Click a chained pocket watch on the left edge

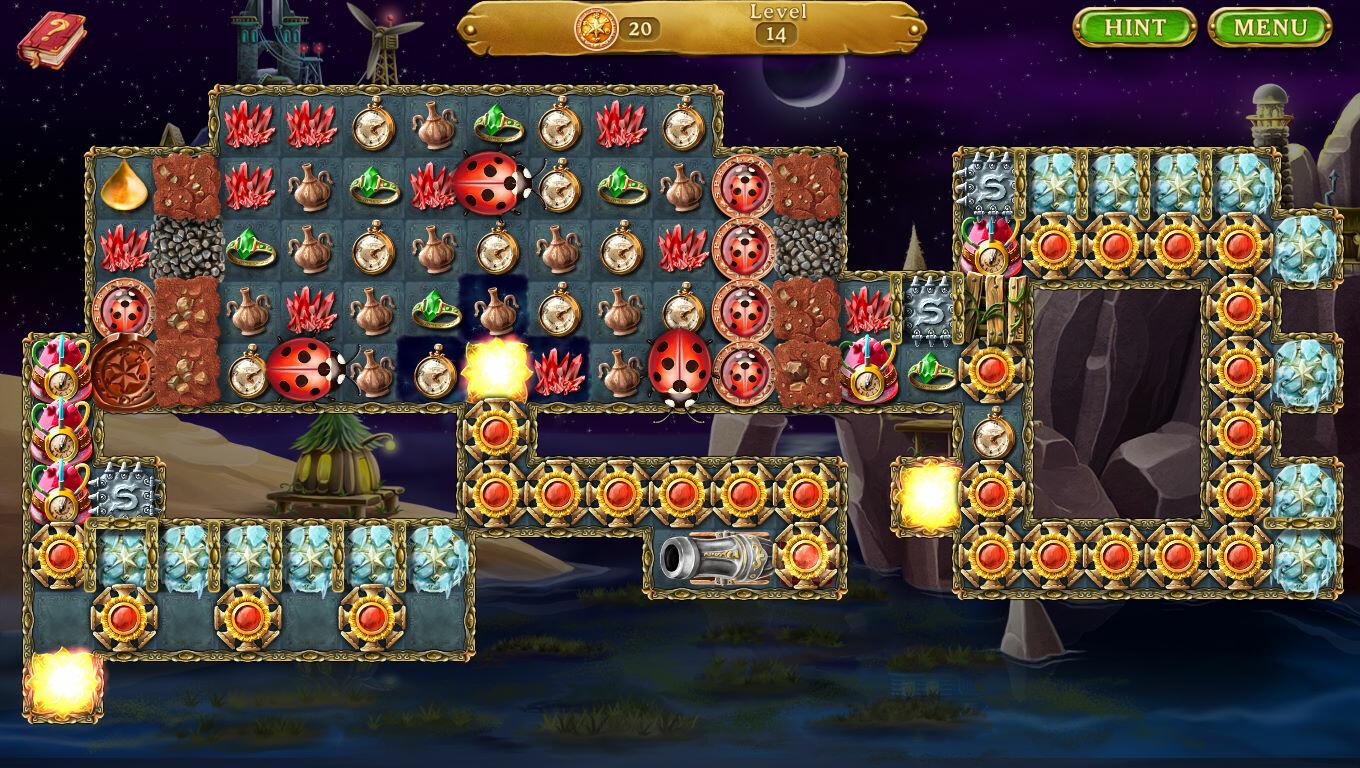pos(60,381)
